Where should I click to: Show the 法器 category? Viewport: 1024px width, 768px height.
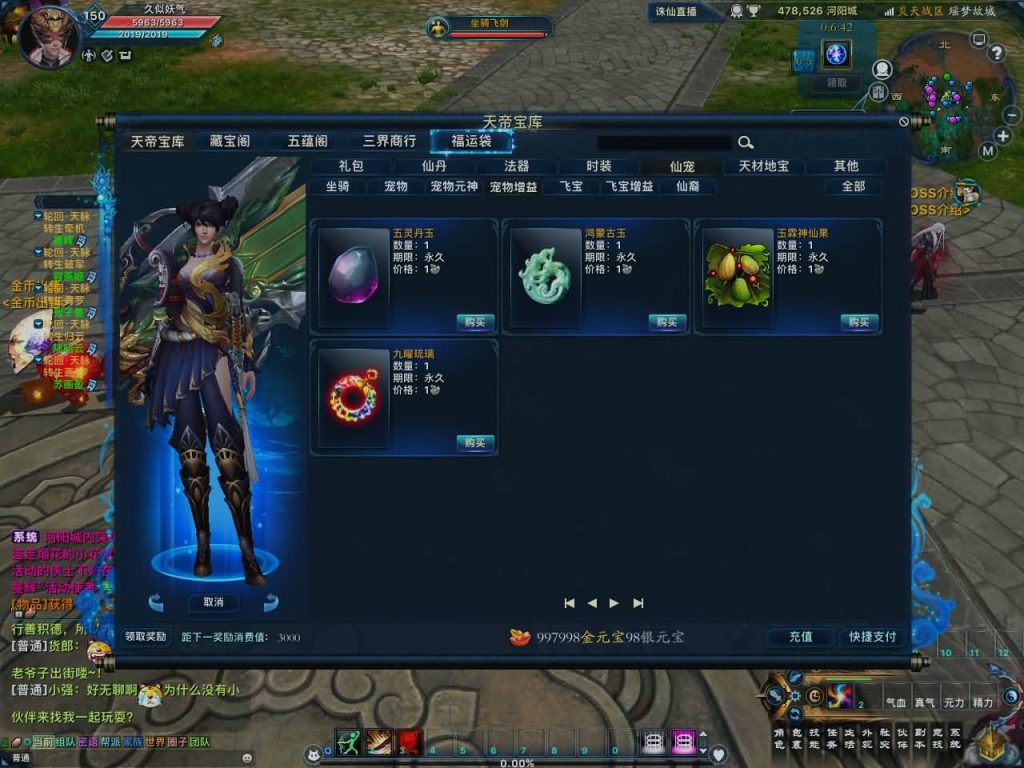516,166
